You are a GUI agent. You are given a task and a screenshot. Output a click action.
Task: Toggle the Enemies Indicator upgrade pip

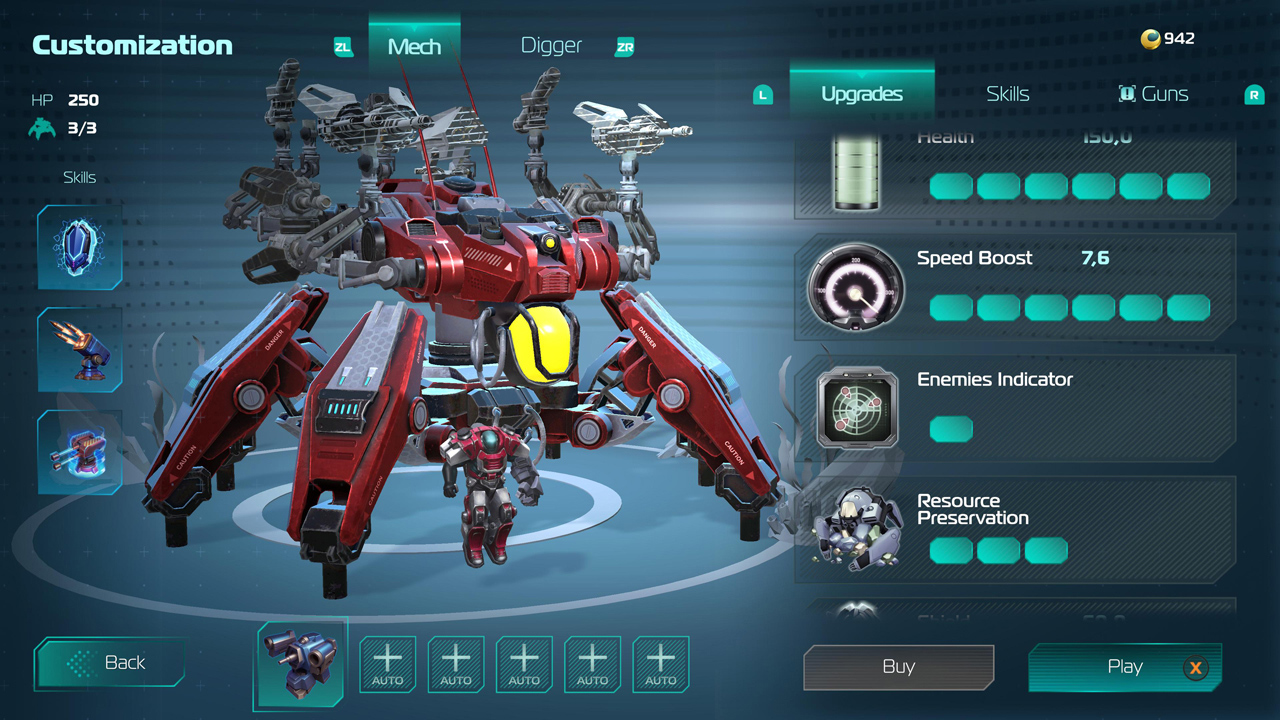pos(951,429)
